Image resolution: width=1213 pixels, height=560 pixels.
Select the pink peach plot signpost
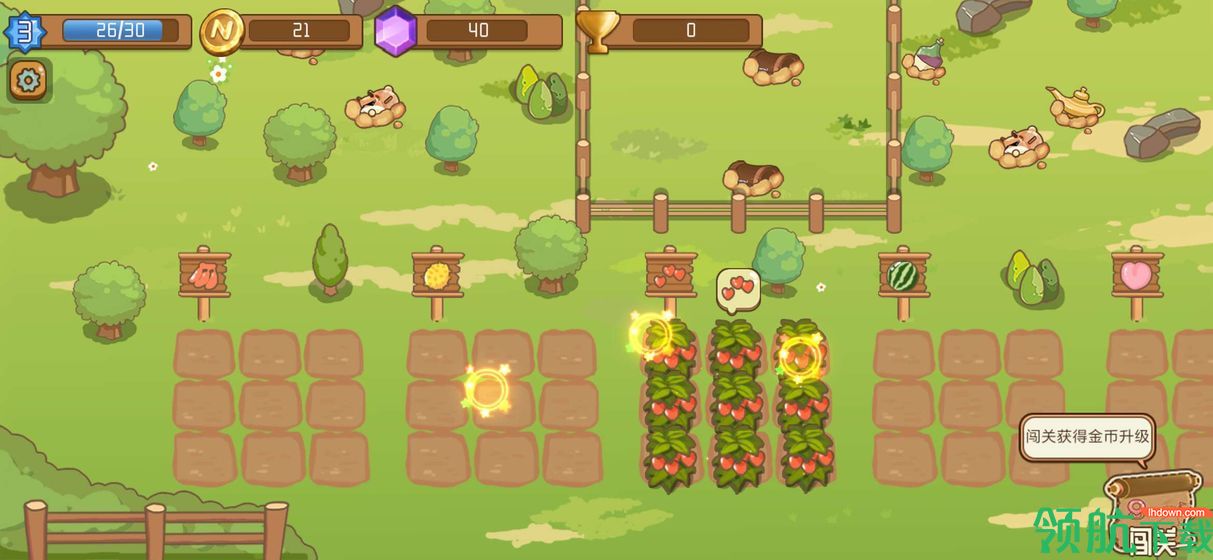click(1137, 275)
